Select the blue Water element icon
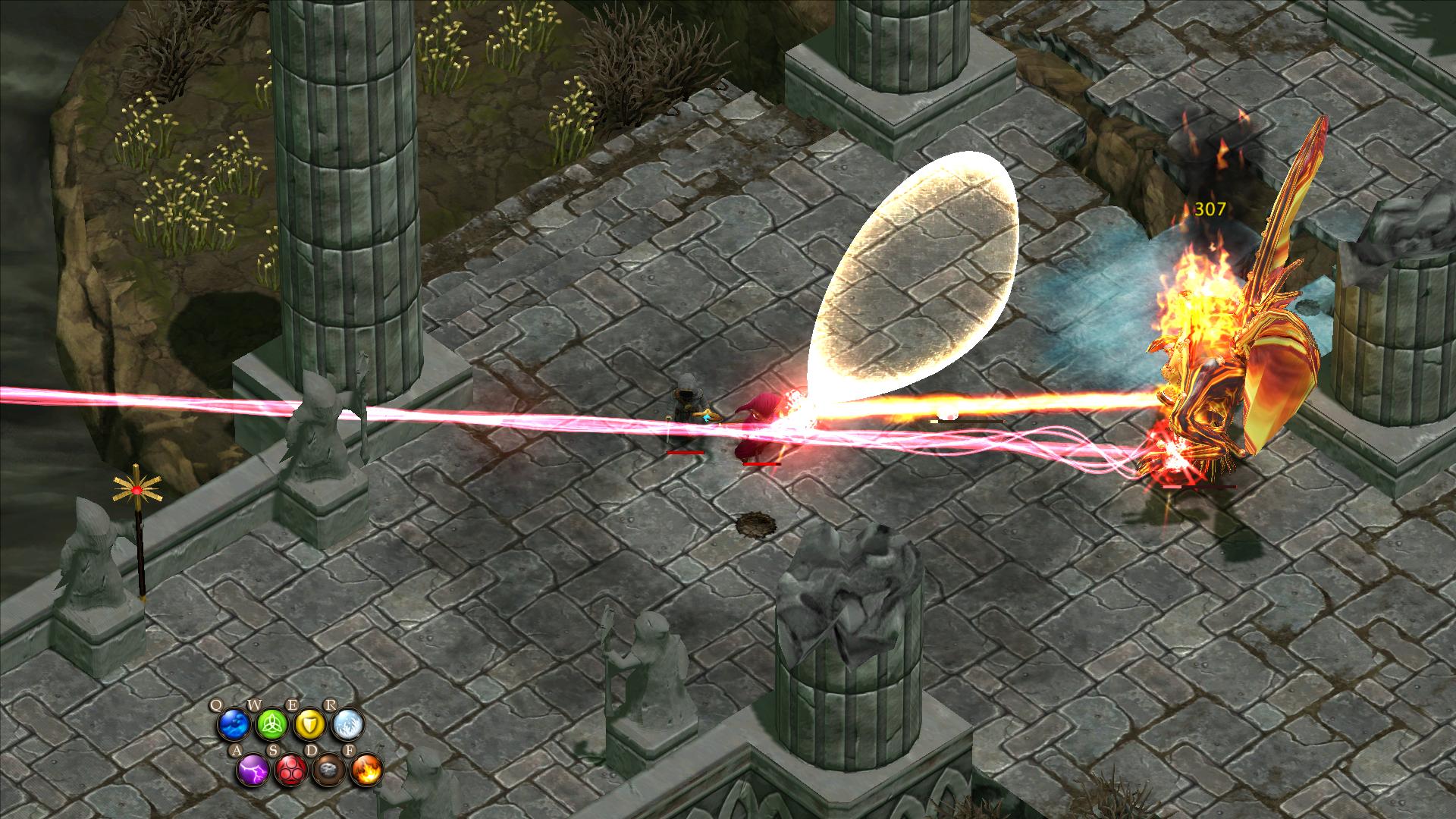 coord(233,724)
